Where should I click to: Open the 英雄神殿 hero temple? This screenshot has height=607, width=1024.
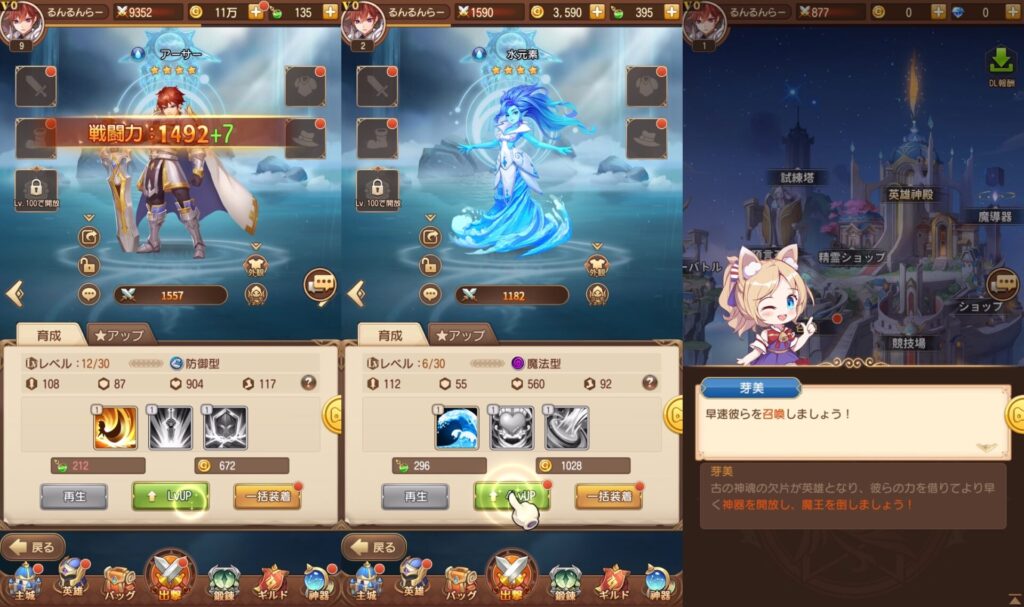[x=911, y=194]
